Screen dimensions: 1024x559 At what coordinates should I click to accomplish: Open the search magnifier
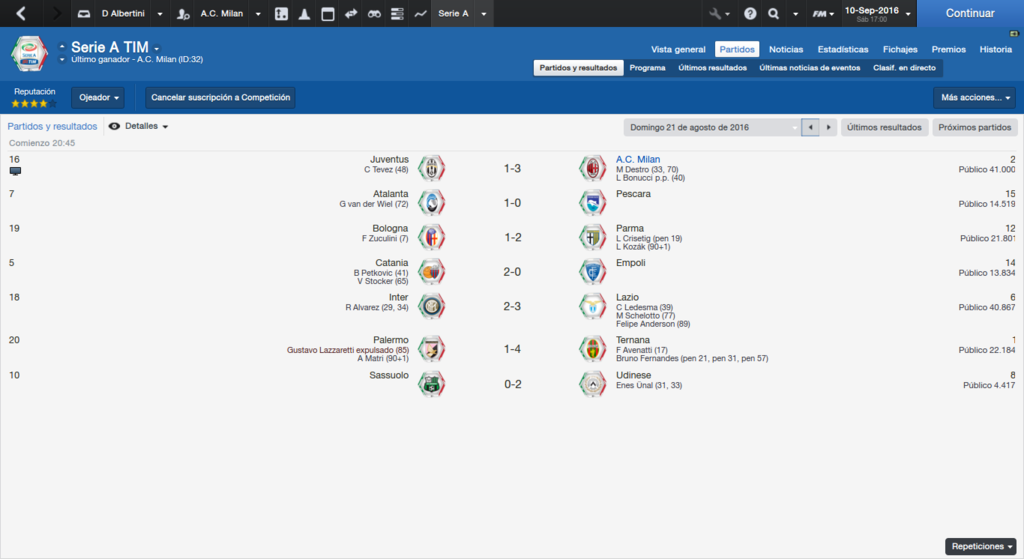(773, 14)
